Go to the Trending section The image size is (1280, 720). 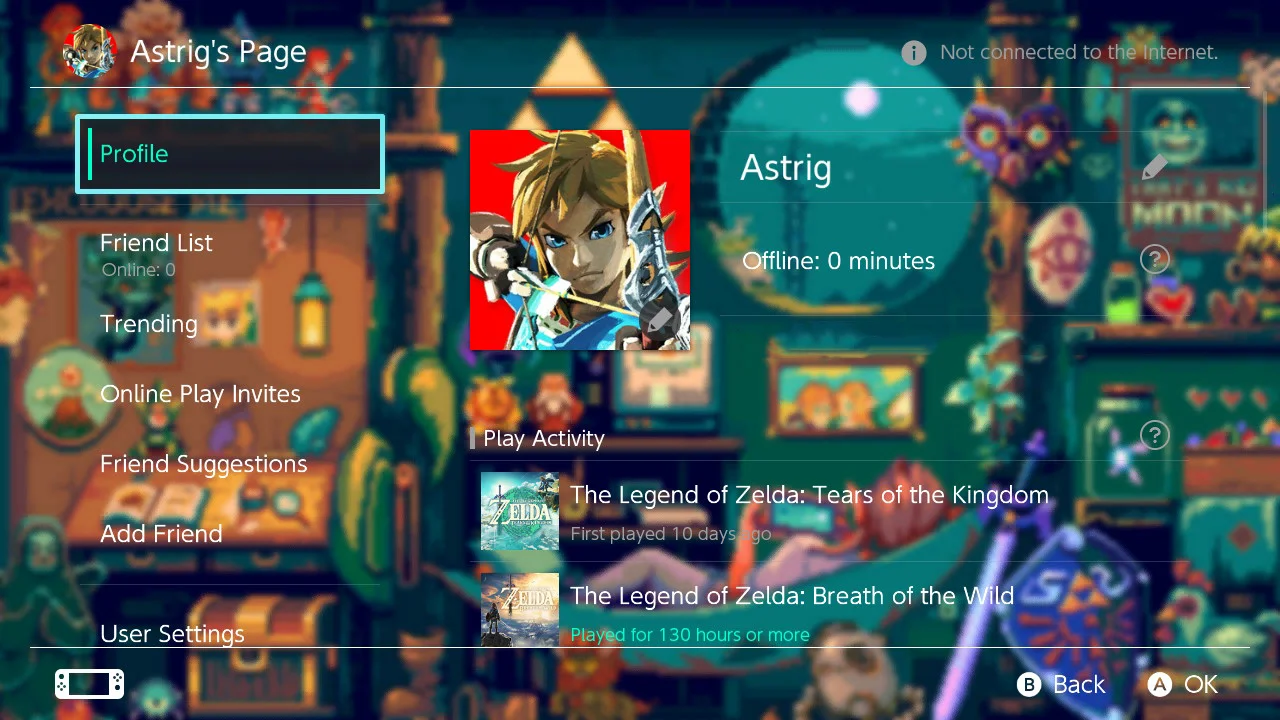149,324
